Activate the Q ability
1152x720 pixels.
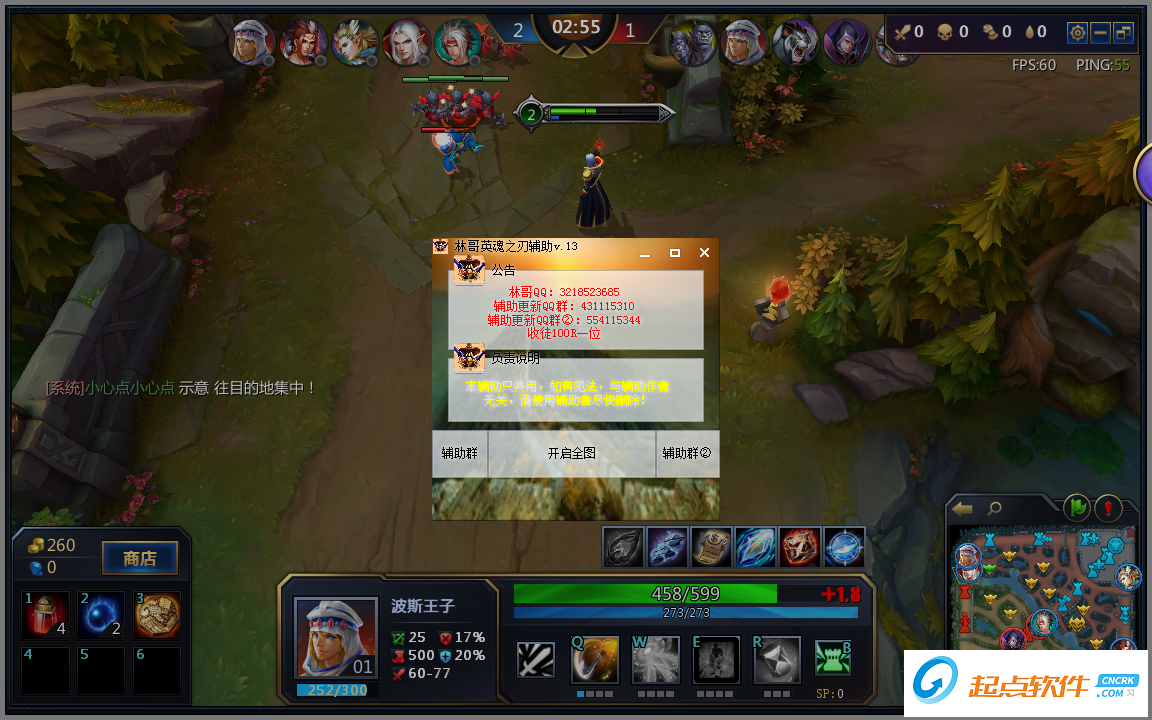click(594, 660)
